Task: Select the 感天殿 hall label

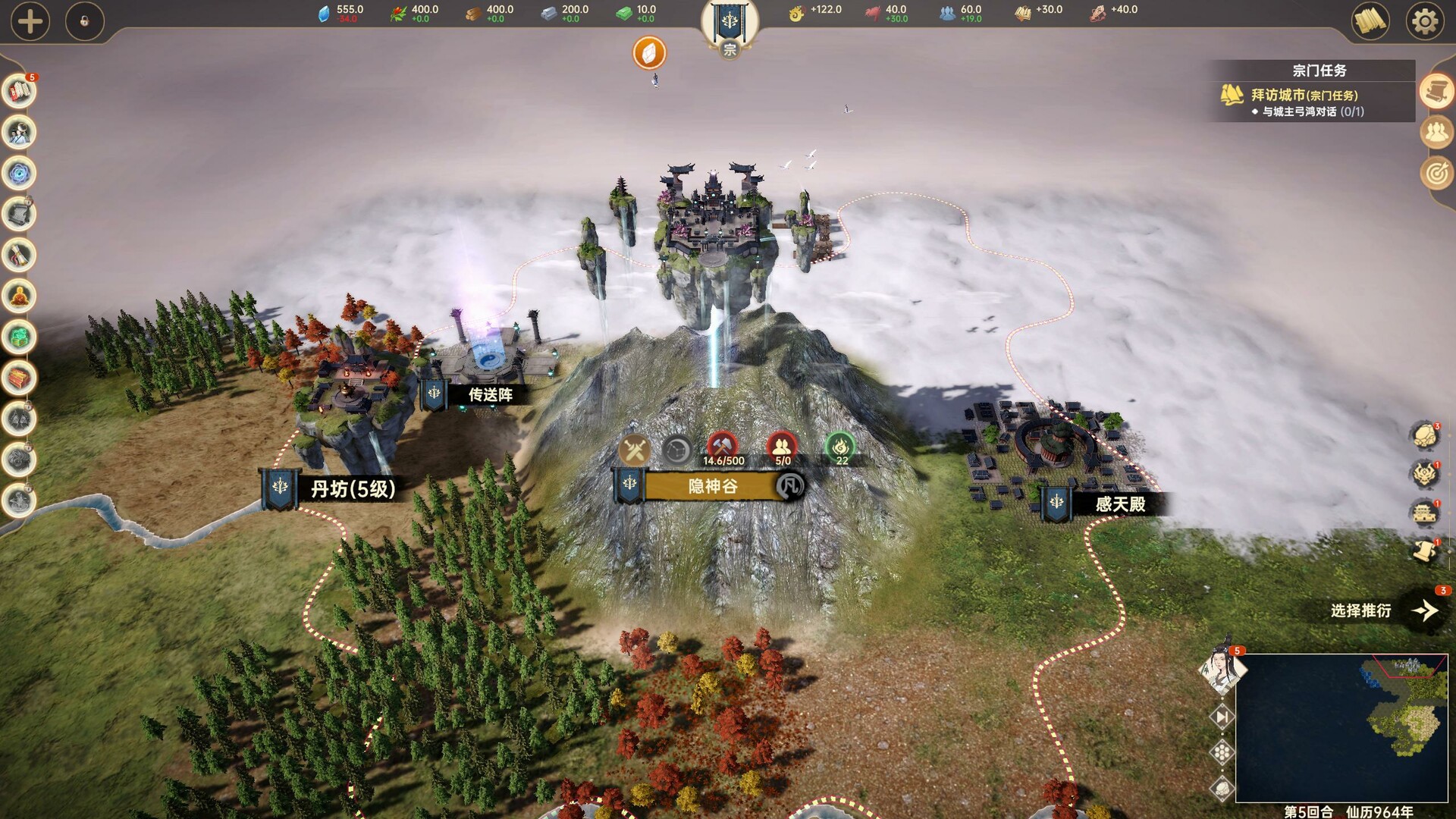Action: (1119, 504)
